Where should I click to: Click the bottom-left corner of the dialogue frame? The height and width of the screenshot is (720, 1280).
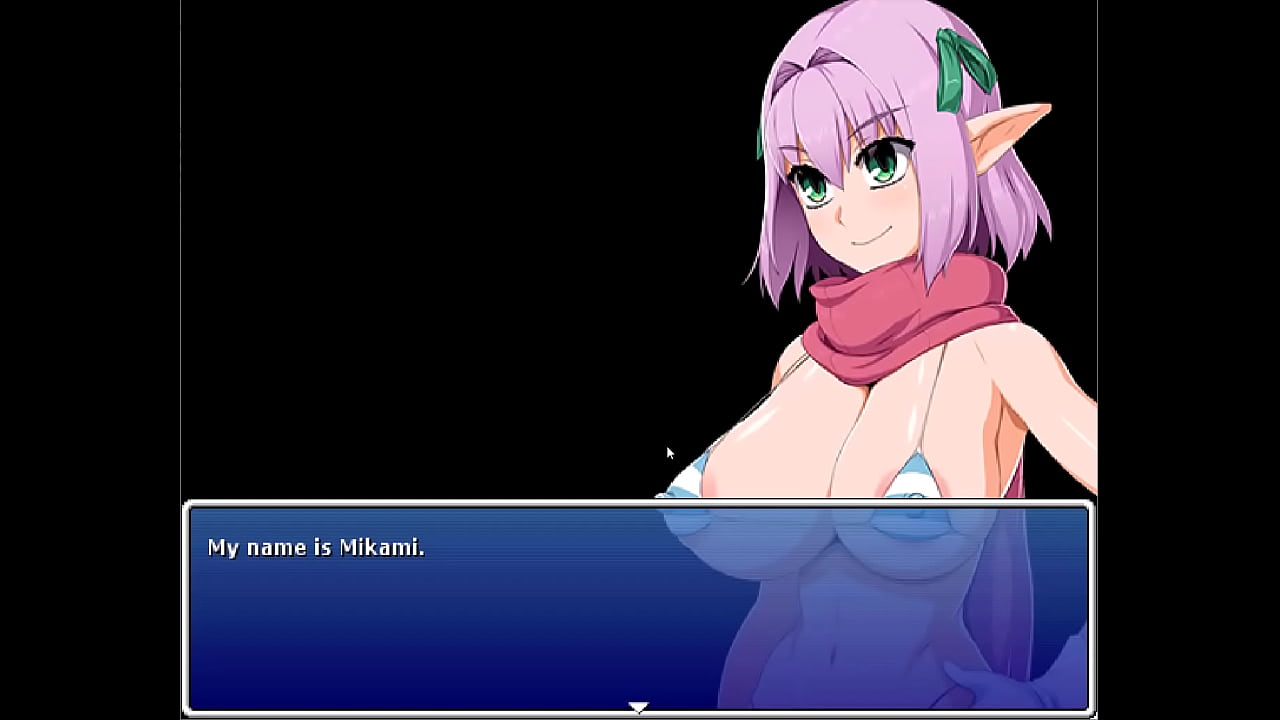pyautogui.click(x=186, y=712)
